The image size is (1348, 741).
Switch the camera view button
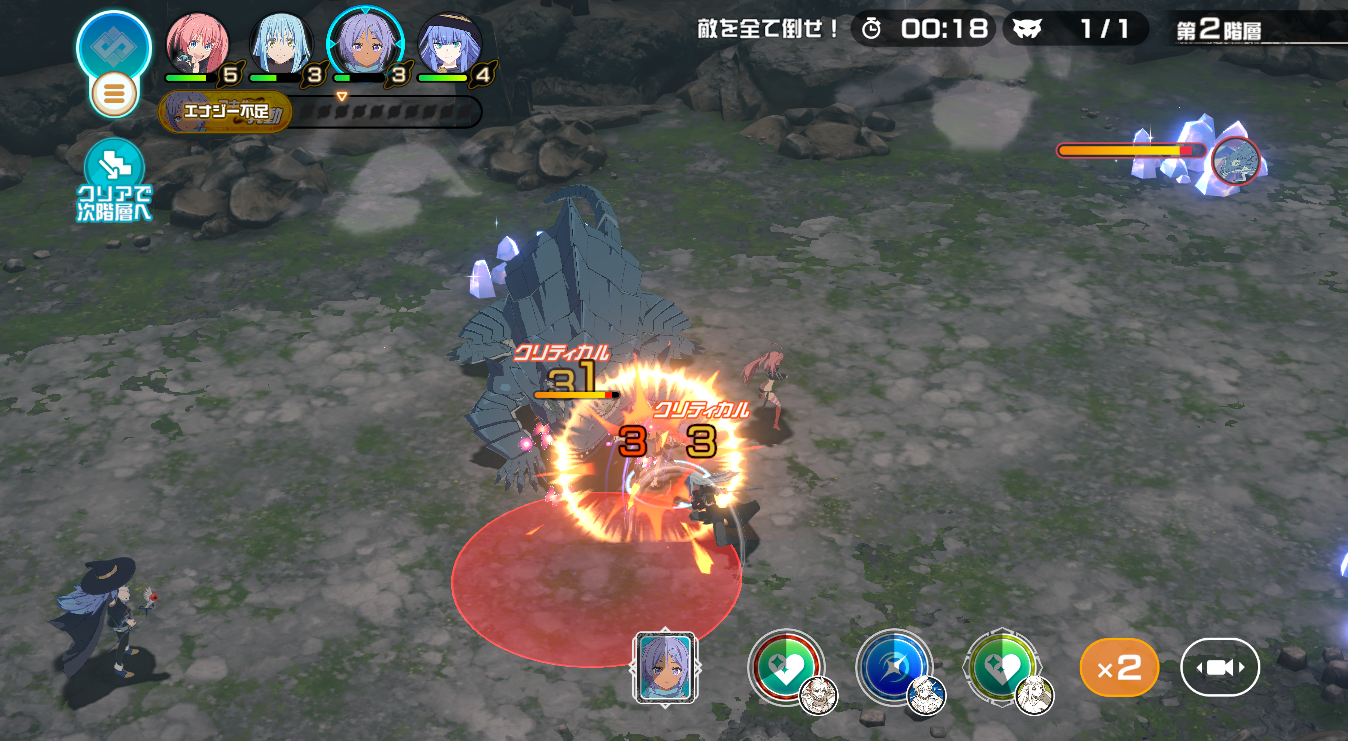click(x=1220, y=667)
